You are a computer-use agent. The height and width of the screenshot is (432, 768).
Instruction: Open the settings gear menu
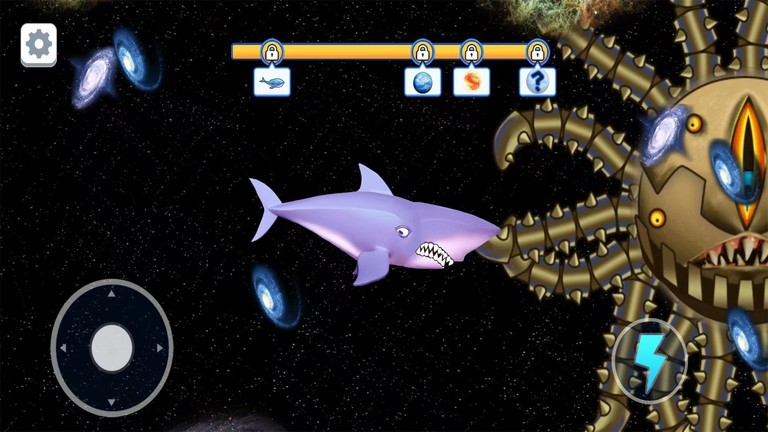click(39, 44)
